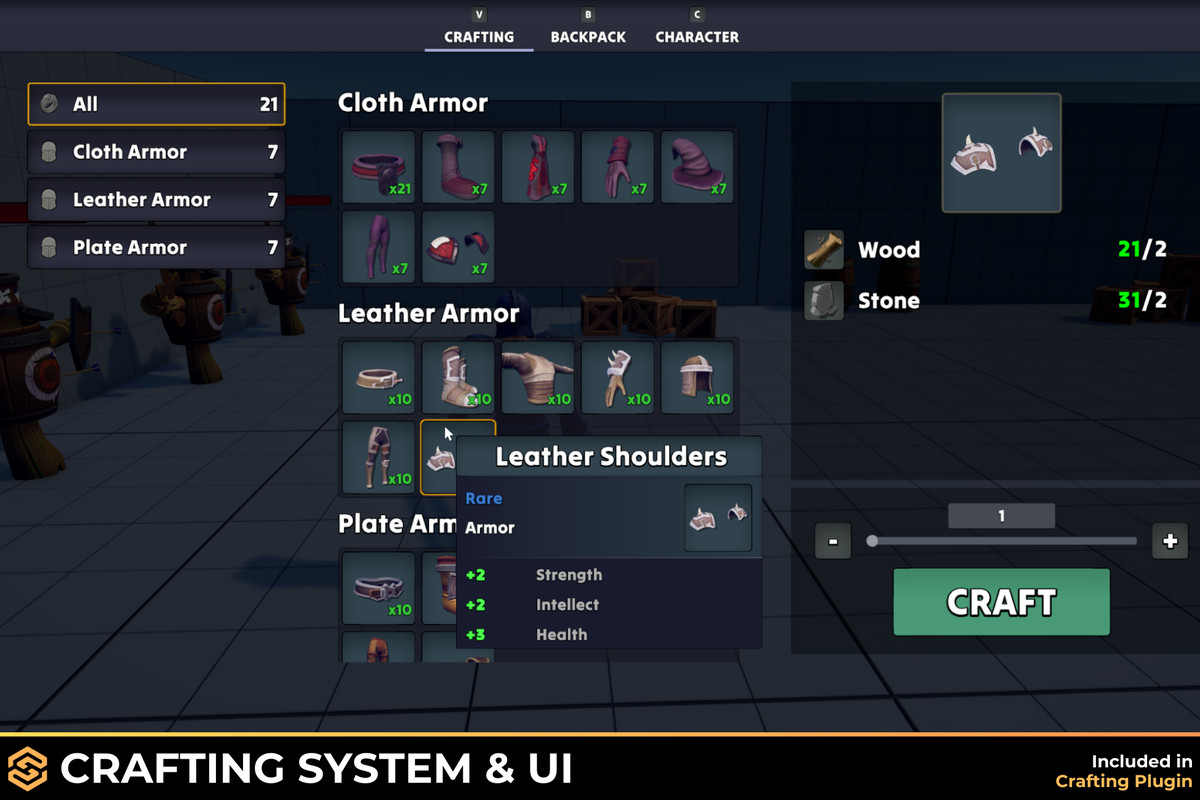Click the craft quantity slider handle
1200x800 pixels.
(872, 541)
